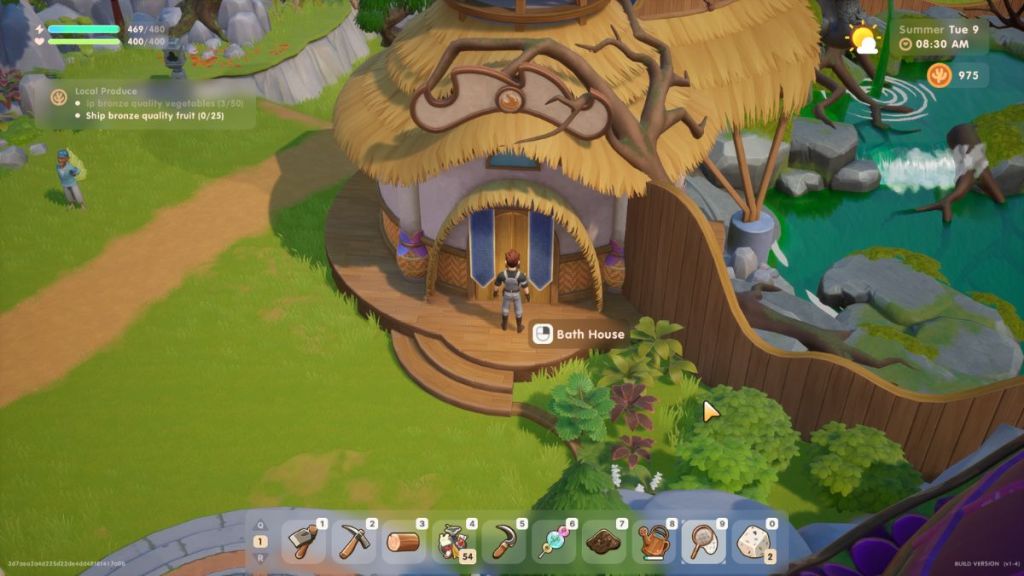Equip the sickle tool

click(x=503, y=542)
